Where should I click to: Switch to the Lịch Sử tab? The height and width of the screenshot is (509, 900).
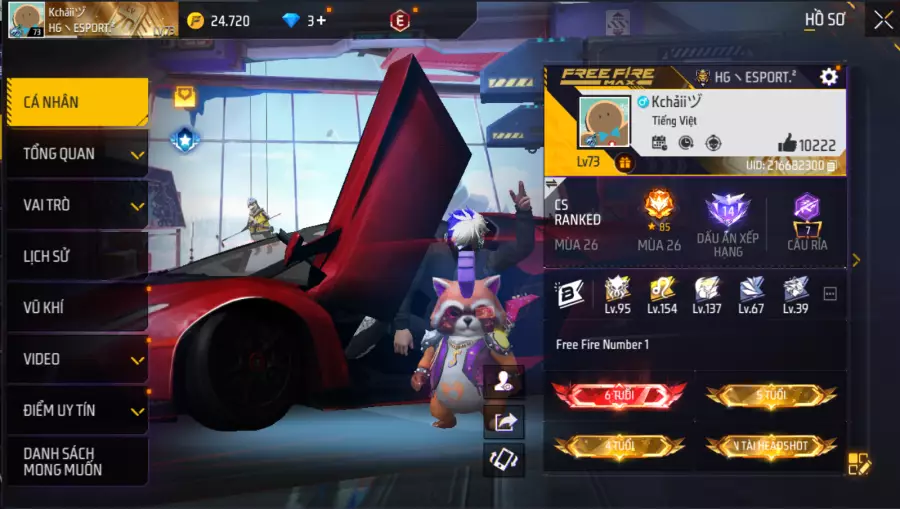(76, 256)
